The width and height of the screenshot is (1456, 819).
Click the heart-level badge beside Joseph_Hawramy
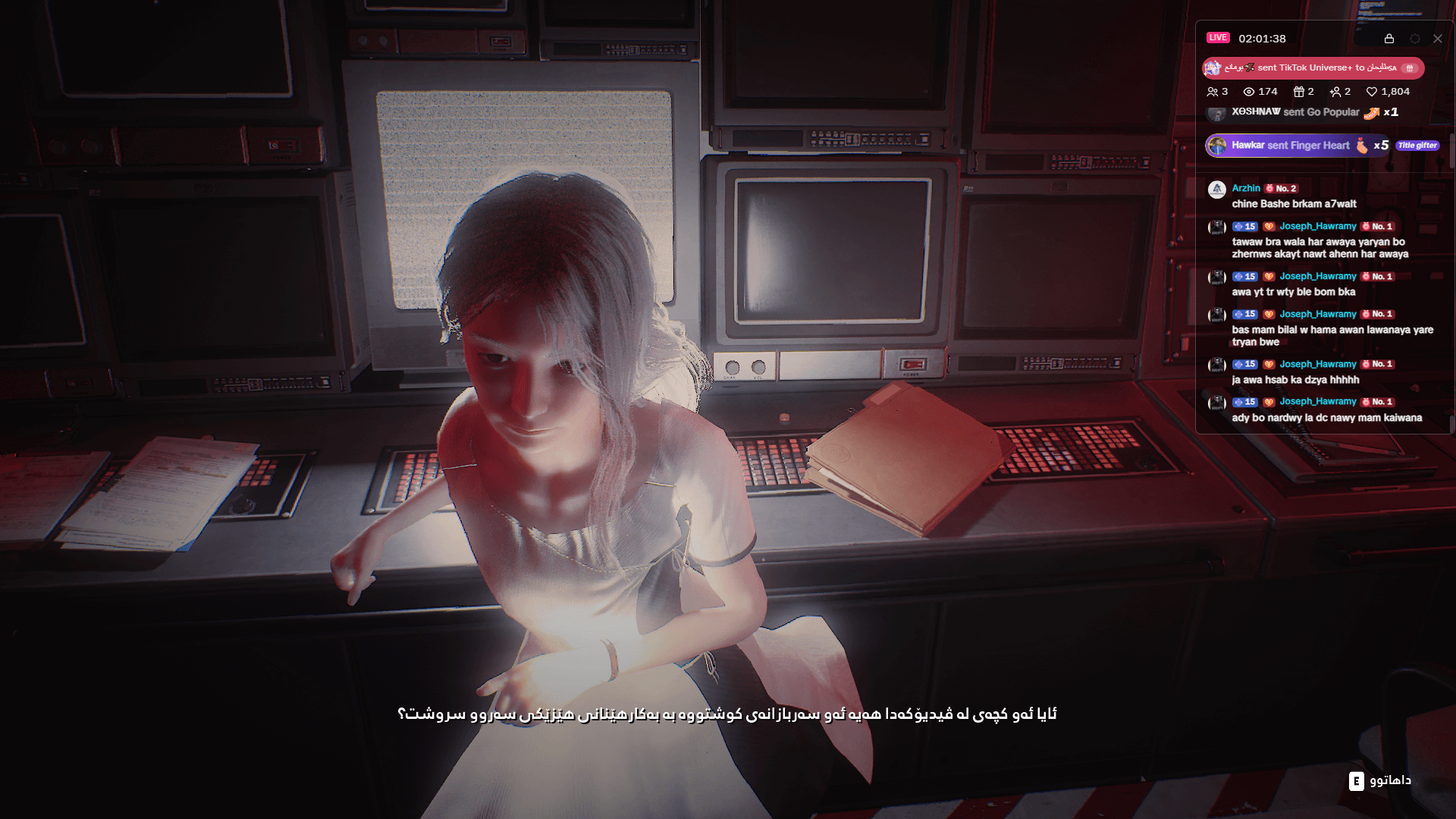click(x=1269, y=226)
